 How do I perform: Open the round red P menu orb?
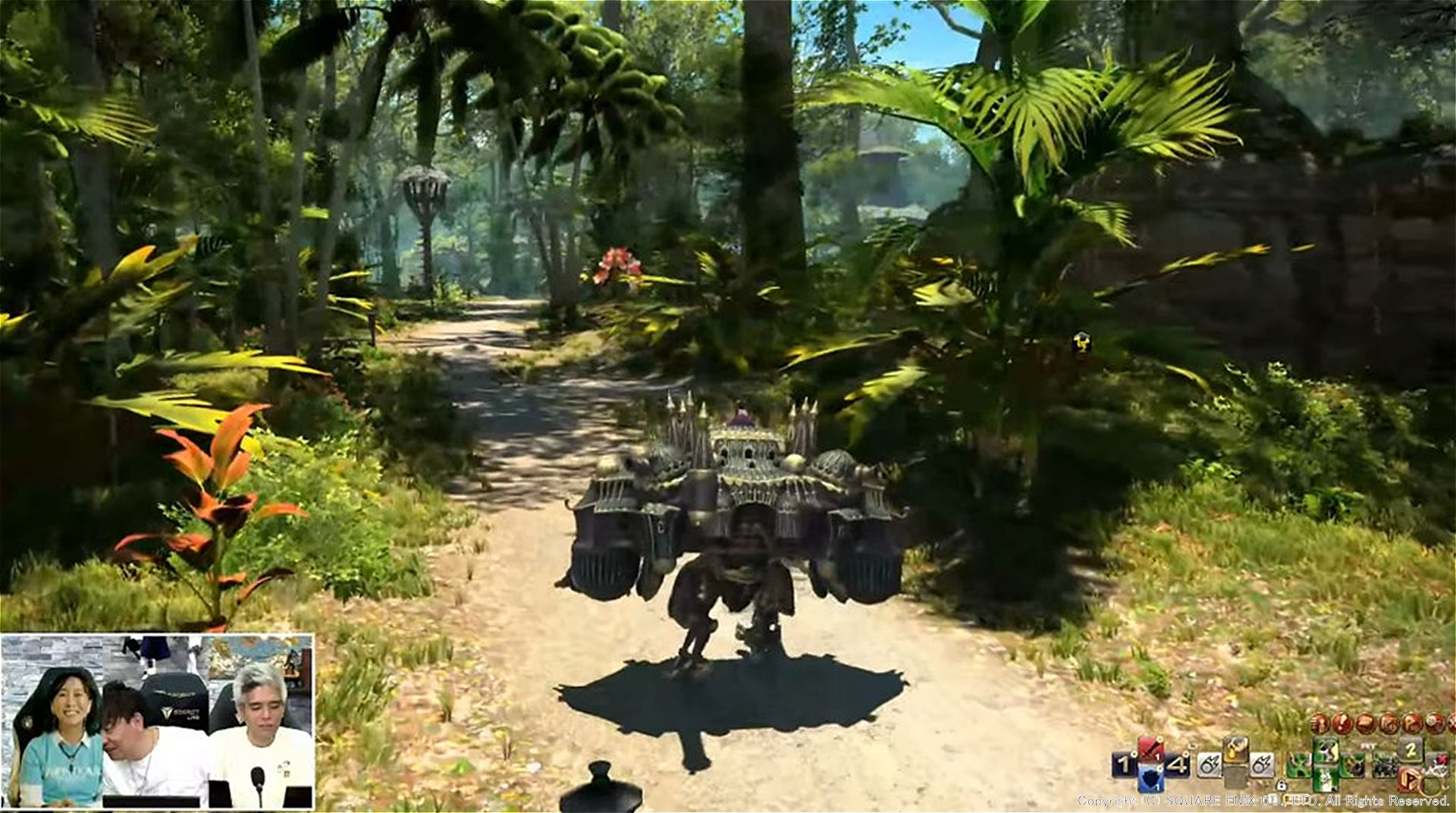click(x=1410, y=722)
